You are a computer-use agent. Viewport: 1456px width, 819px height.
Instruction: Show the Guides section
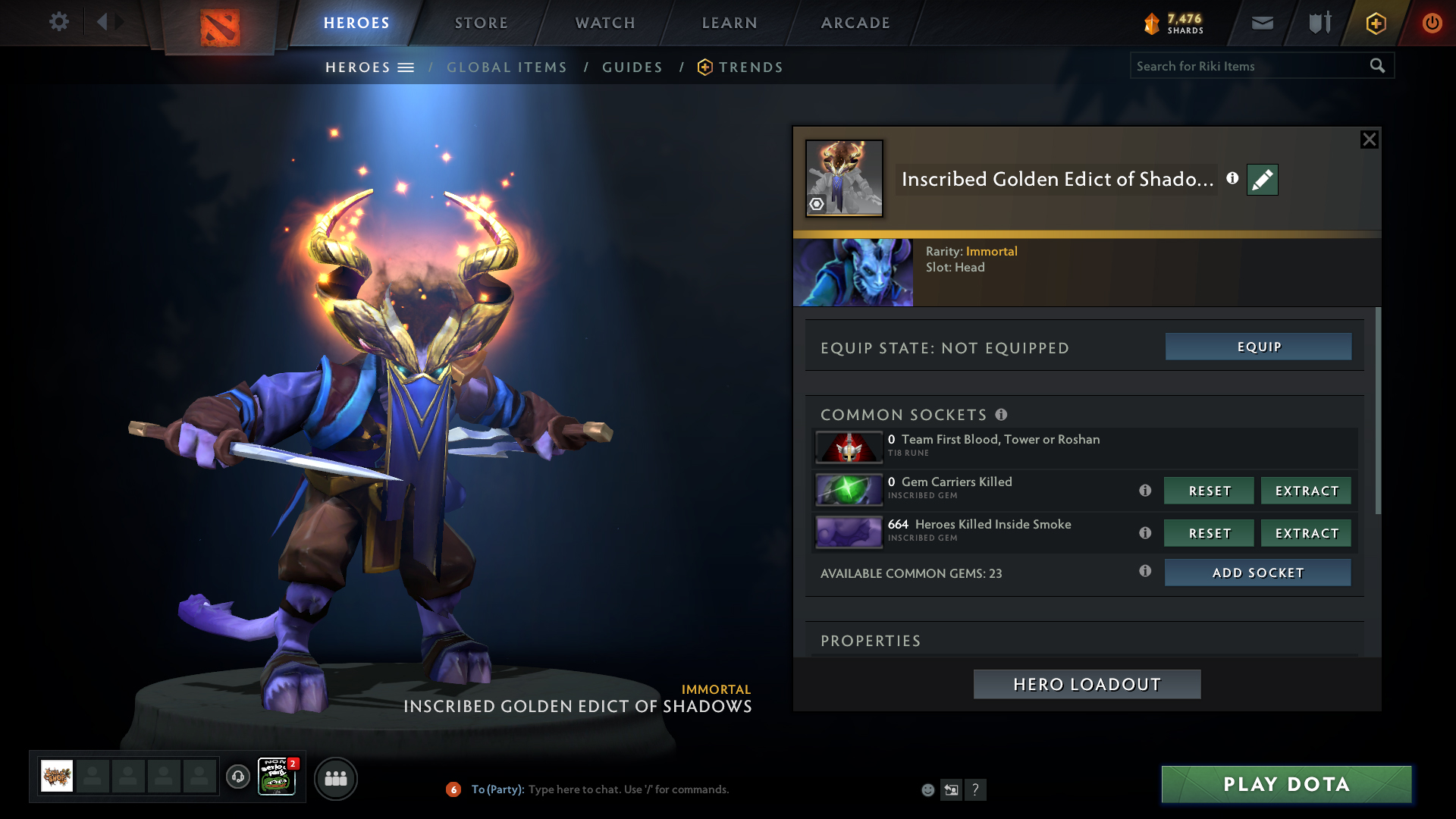coord(632,67)
